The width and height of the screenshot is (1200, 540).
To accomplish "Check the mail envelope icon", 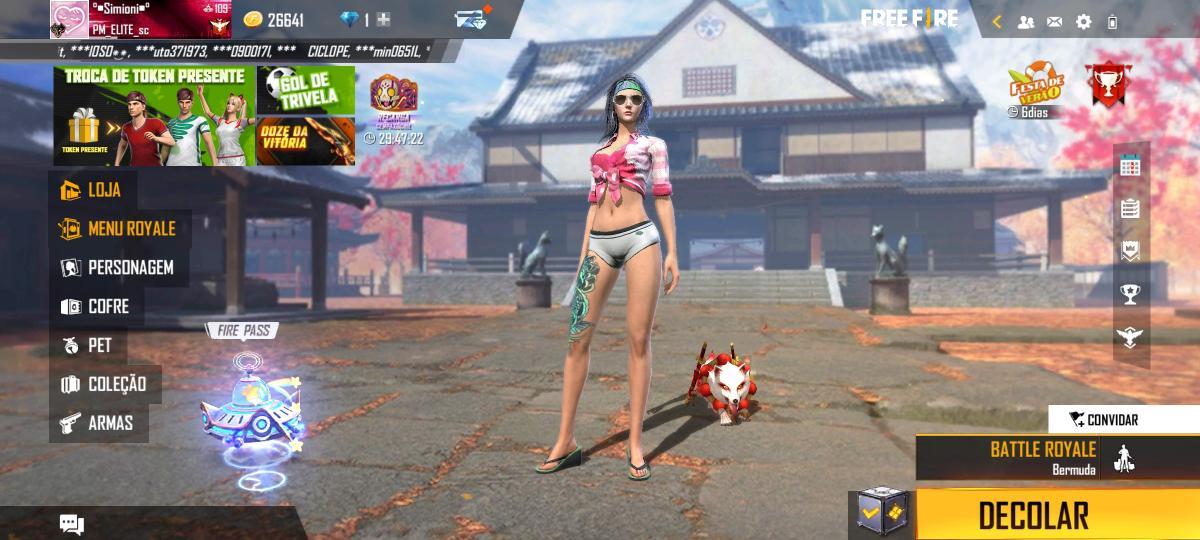I will (x=1054, y=21).
